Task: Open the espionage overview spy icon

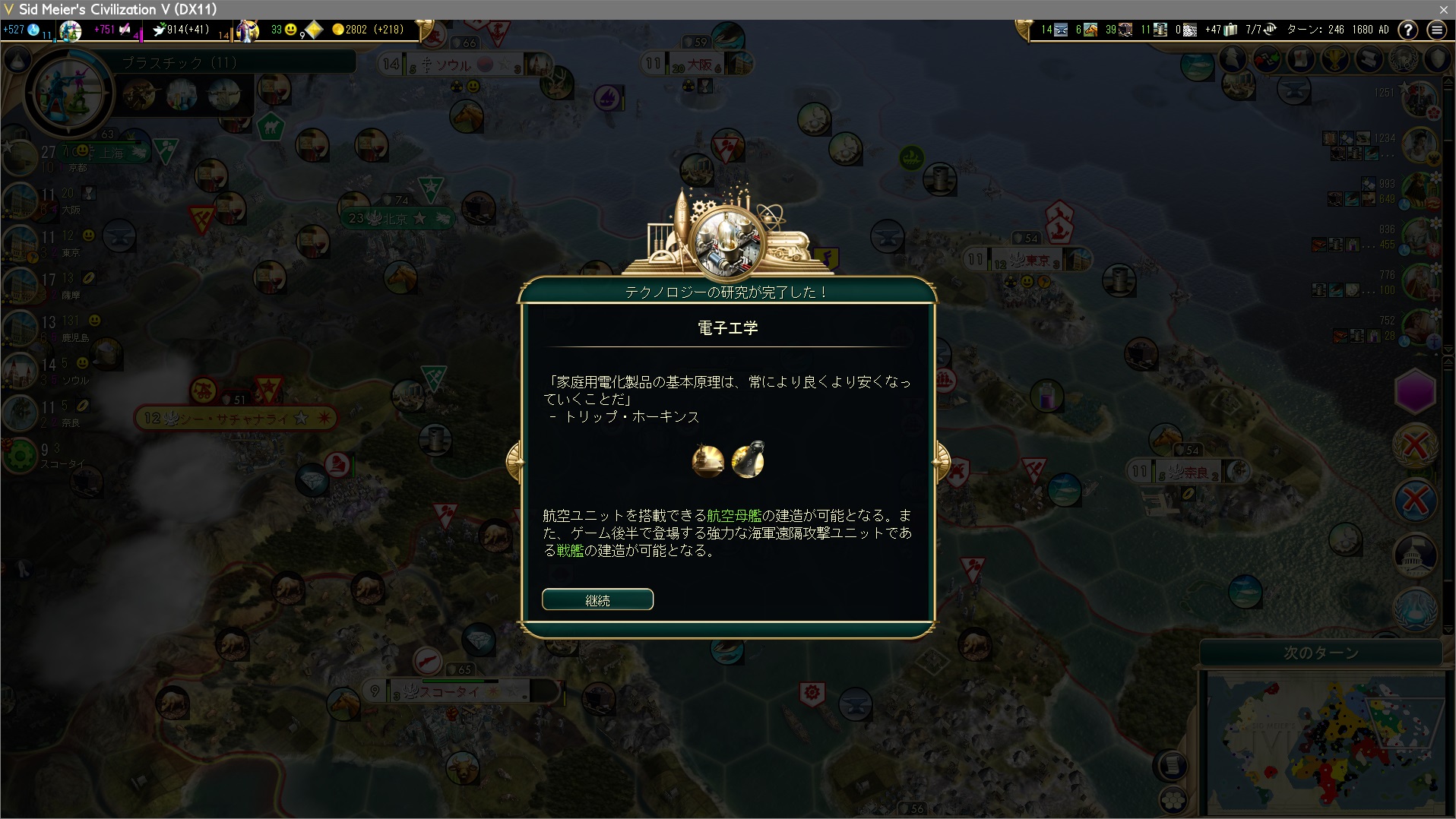Action: coord(1233,59)
